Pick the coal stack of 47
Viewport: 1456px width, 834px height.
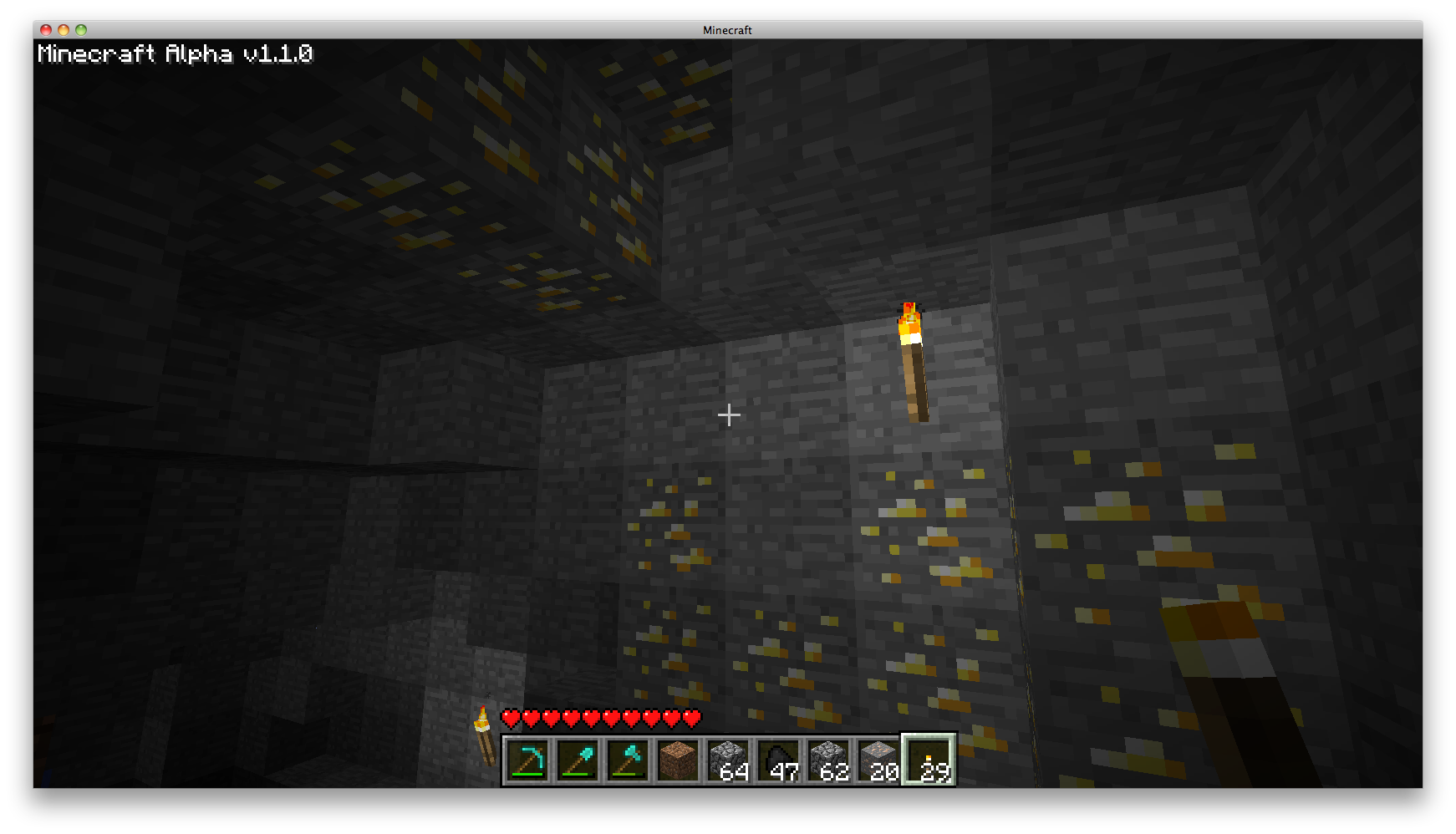pyautogui.click(x=779, y=760)
